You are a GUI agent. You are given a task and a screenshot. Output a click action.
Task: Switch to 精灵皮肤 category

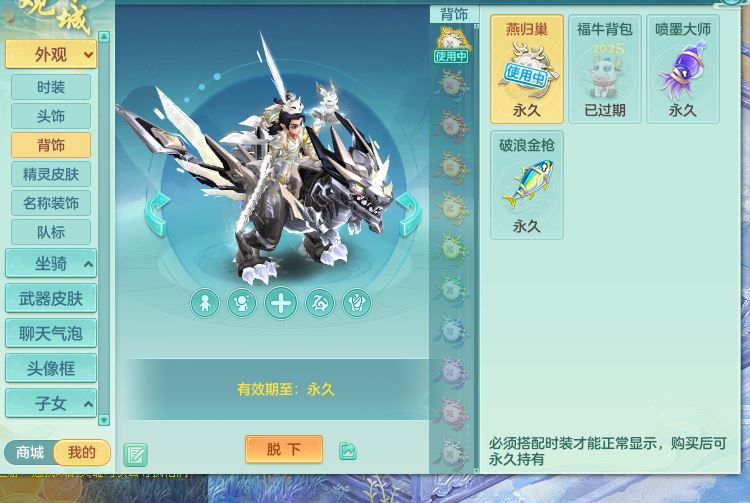click(50, 174)
